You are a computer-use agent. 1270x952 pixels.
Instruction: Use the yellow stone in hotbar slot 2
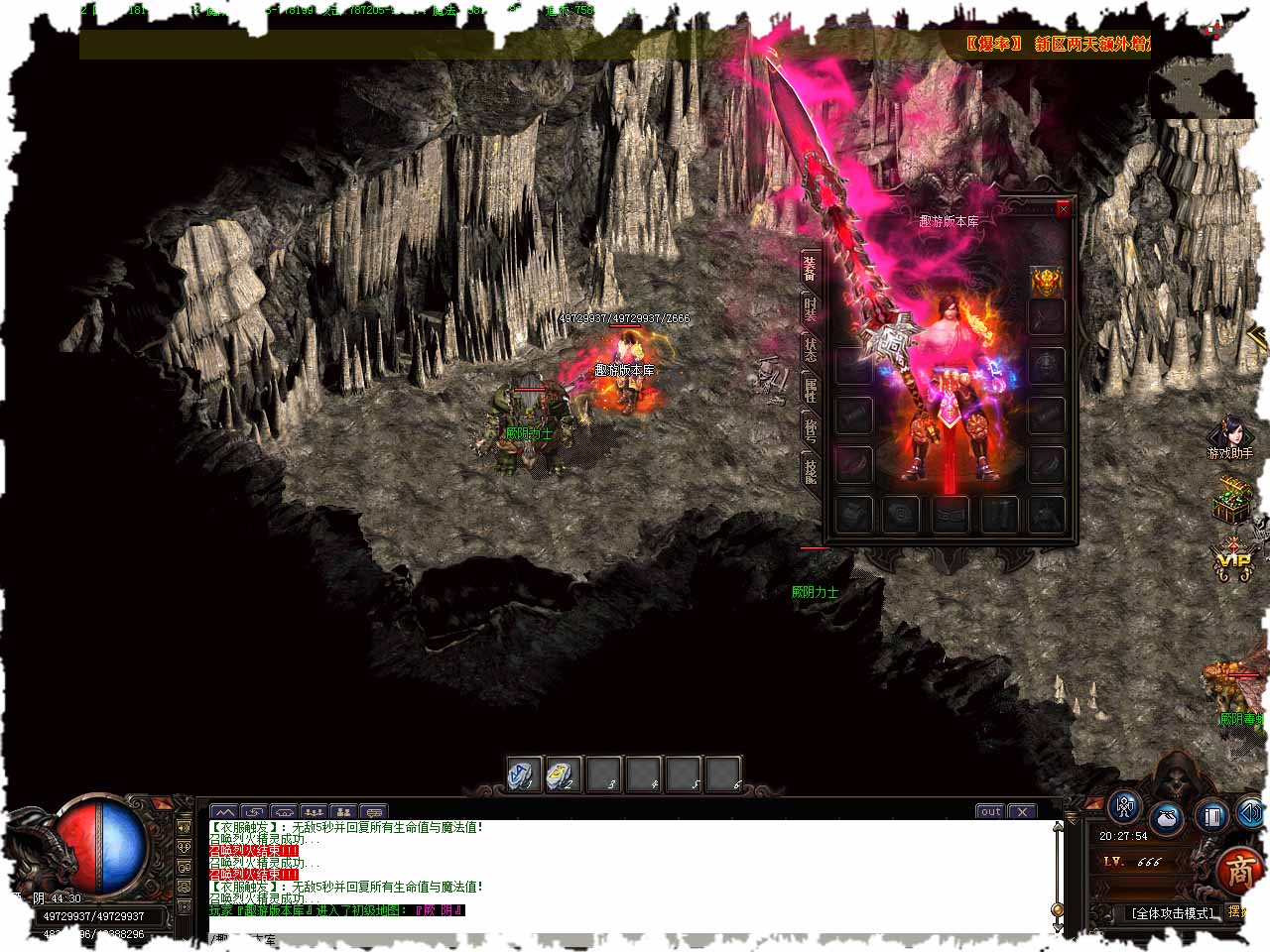[x=564, y=773]
